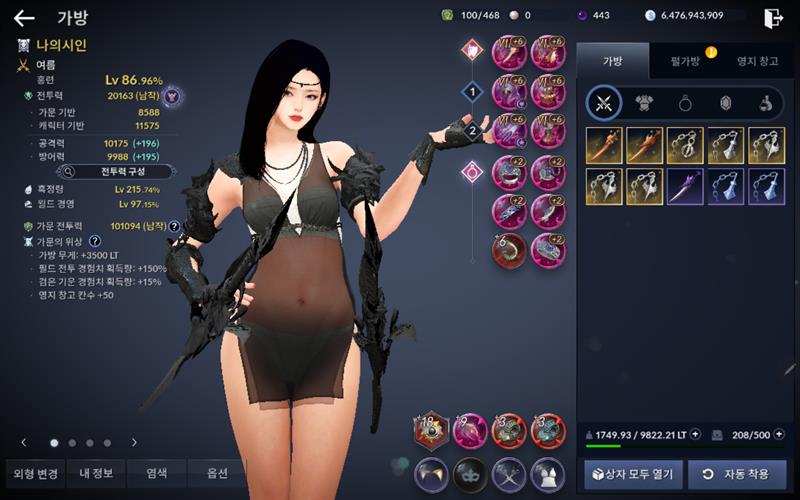800x500 pixels.
Task: Select the crossed swords weapon filter
Action: pos(604,102)
